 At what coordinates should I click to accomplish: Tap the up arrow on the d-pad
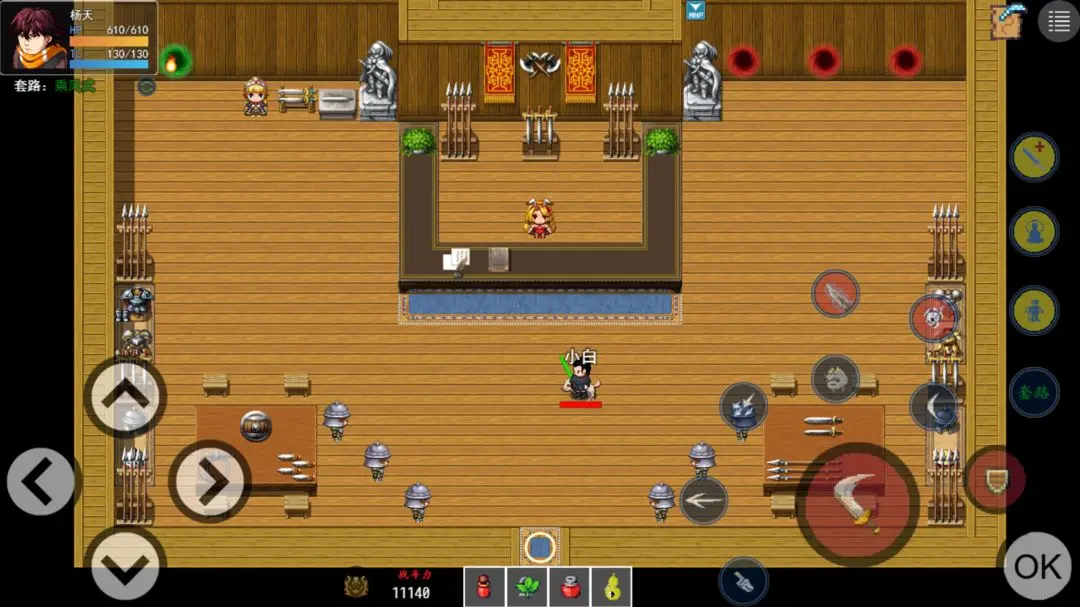[x=125, y=396]
